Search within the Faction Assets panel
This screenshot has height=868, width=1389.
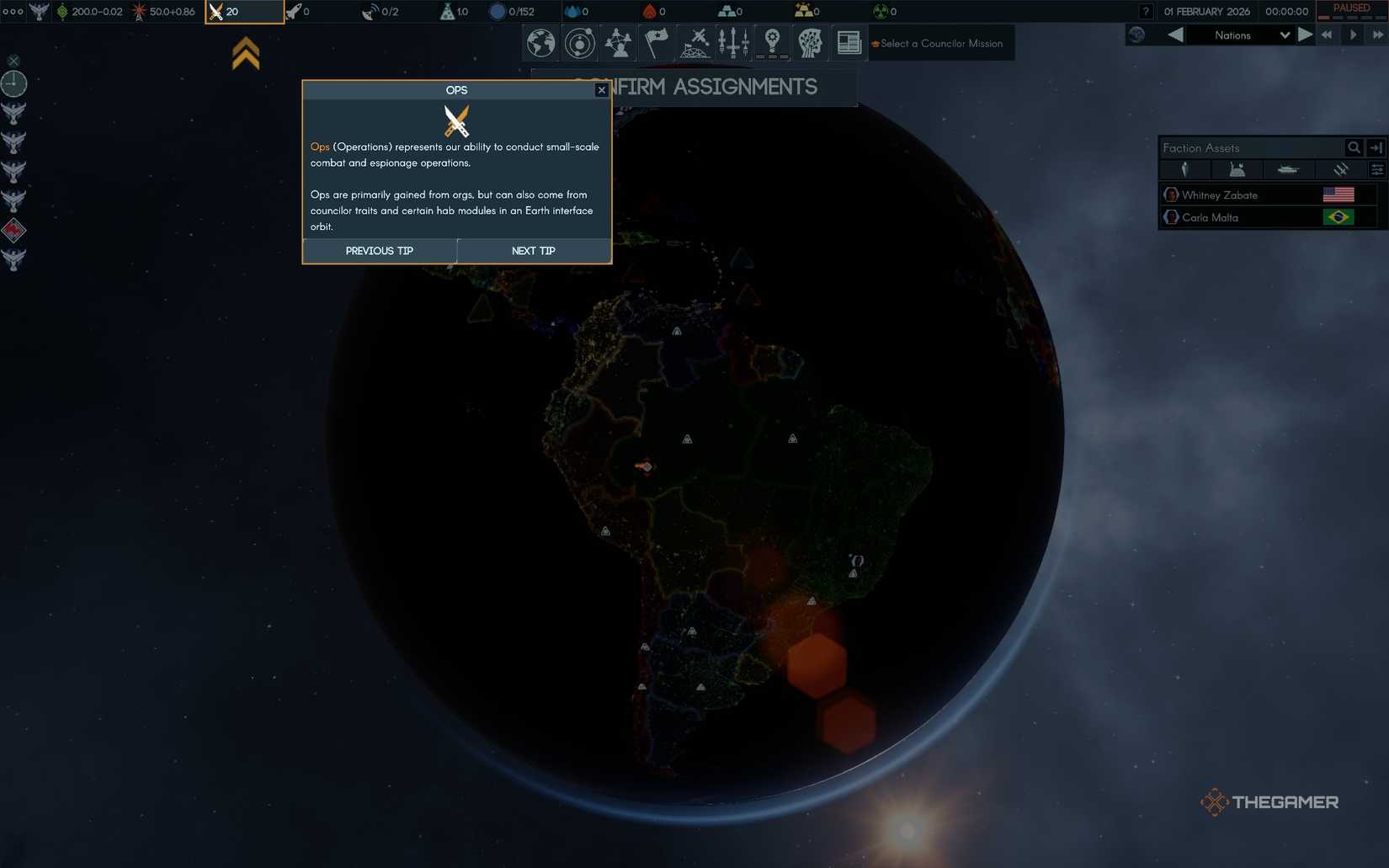tap(1354, 147)
